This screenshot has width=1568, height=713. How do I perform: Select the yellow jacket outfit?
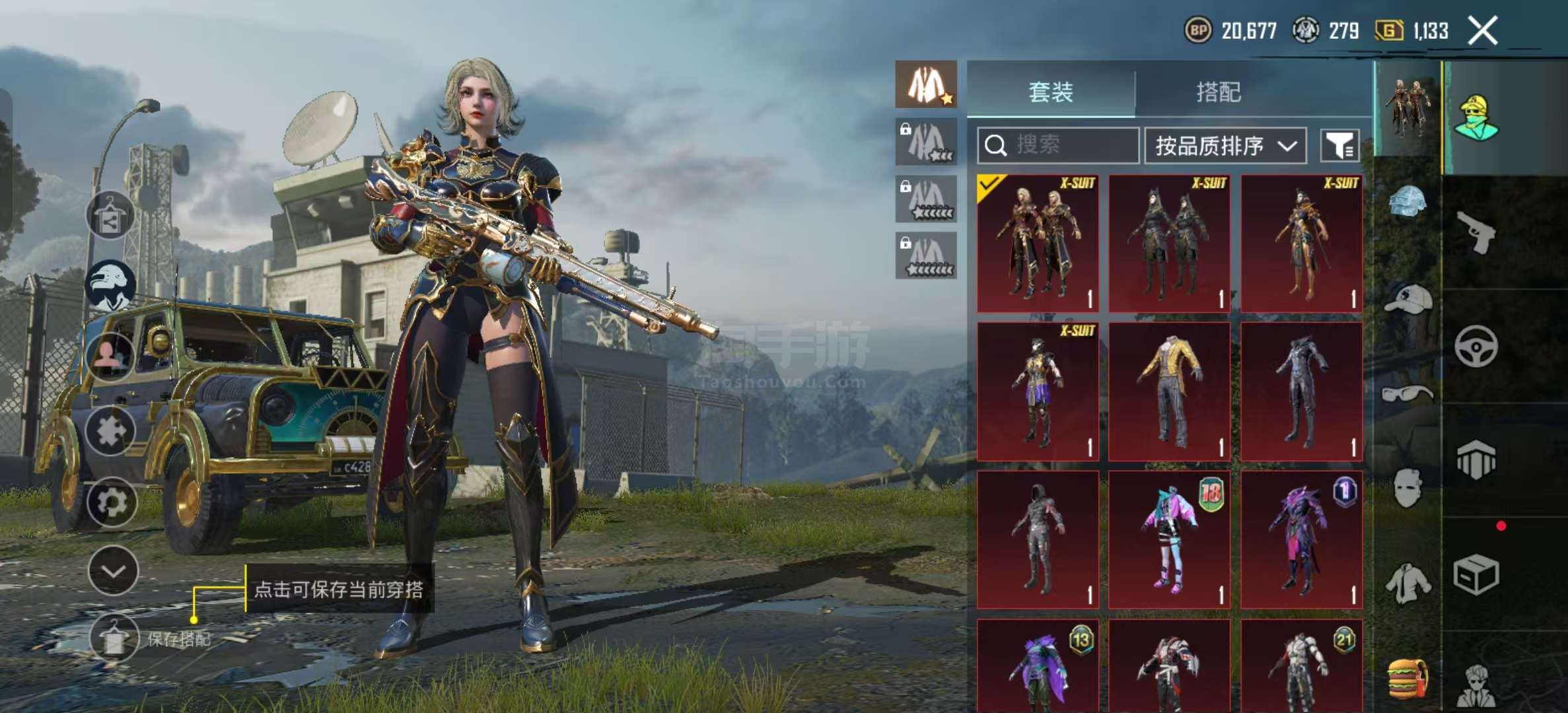pos(1169,391)
